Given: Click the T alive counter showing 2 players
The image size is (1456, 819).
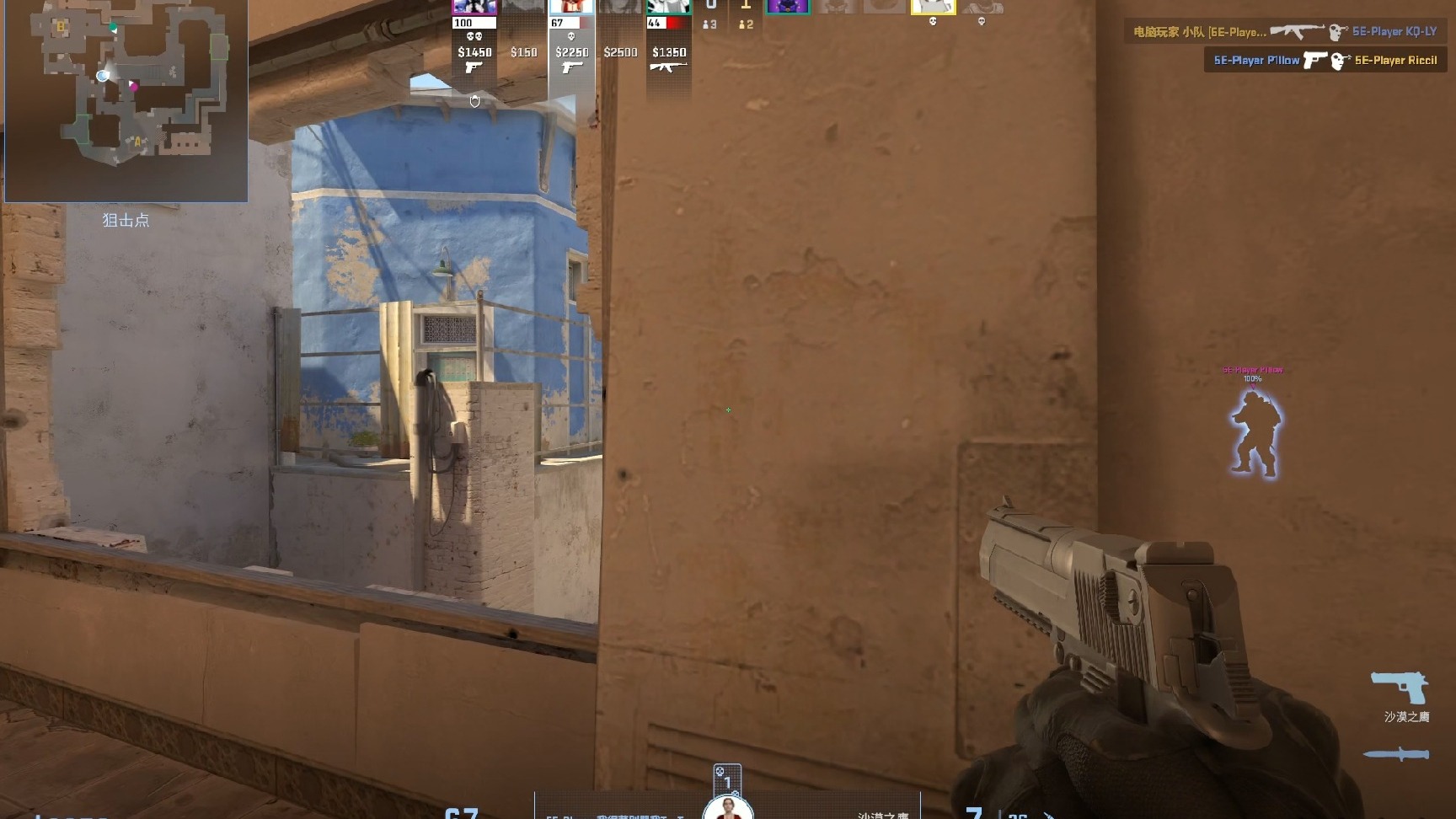Looking at the screenshot, I should [x=745, y=24].
